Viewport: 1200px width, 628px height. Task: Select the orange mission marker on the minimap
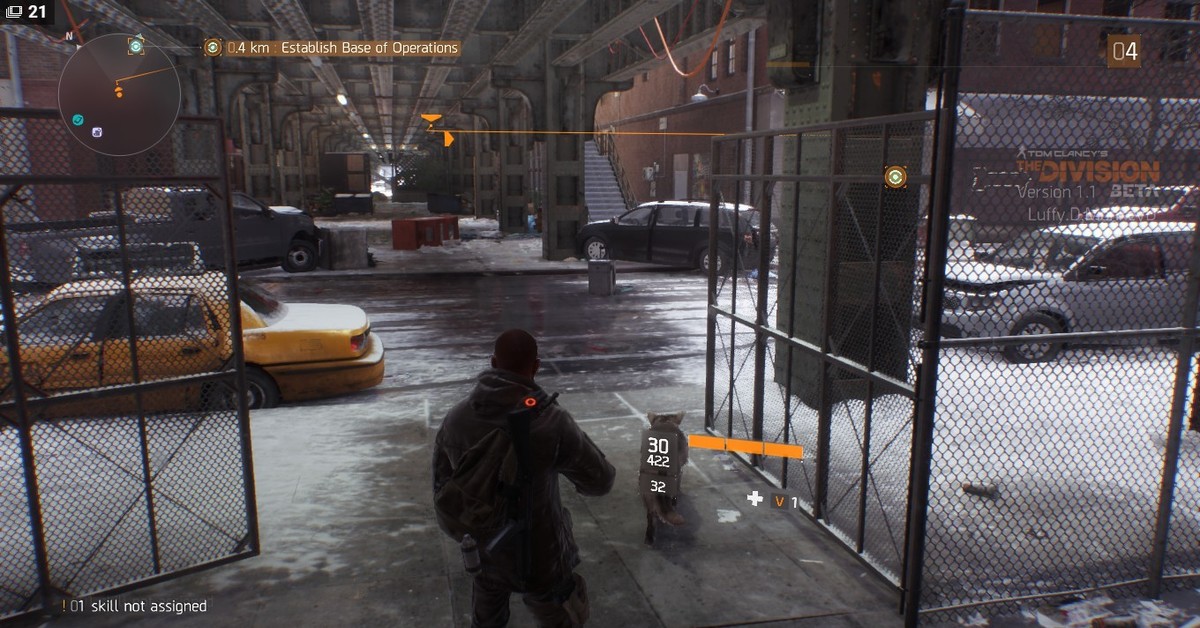click(119, 92)
